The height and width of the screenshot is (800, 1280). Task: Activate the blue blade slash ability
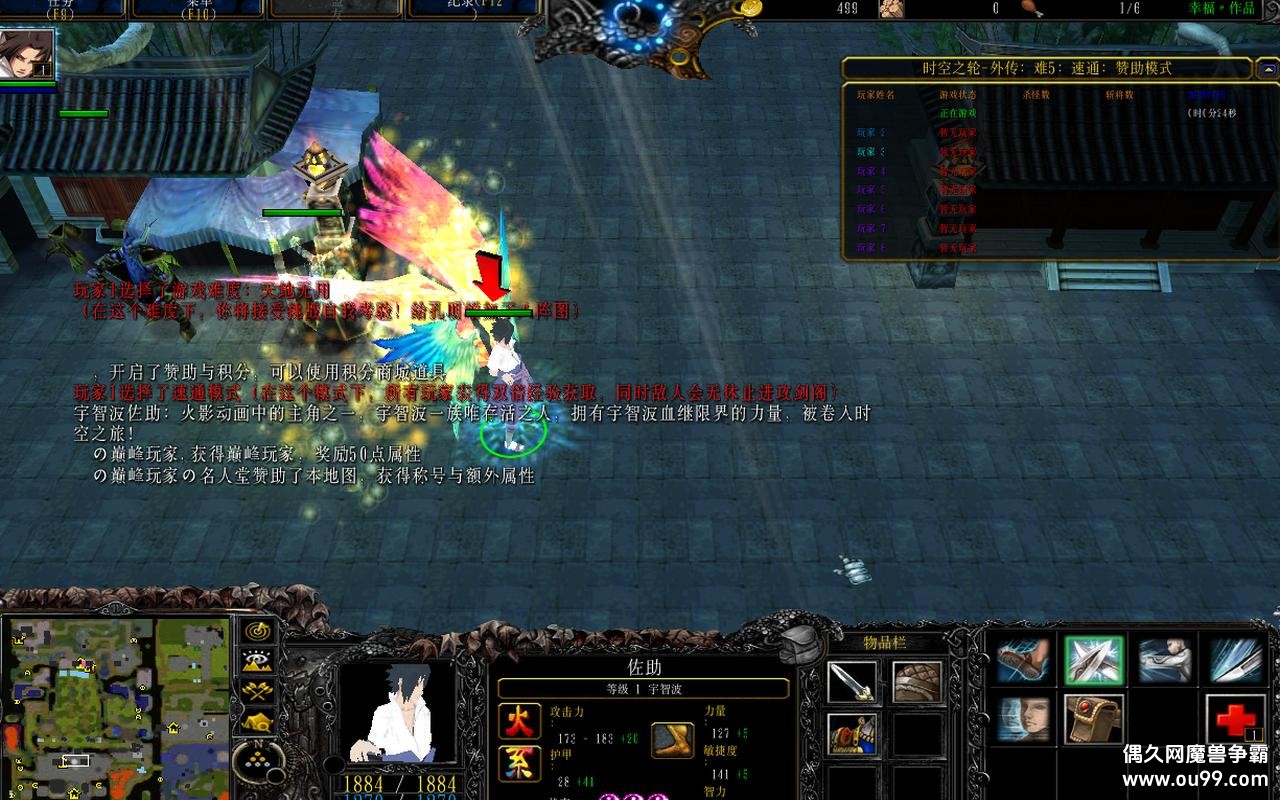point(1236,661)
